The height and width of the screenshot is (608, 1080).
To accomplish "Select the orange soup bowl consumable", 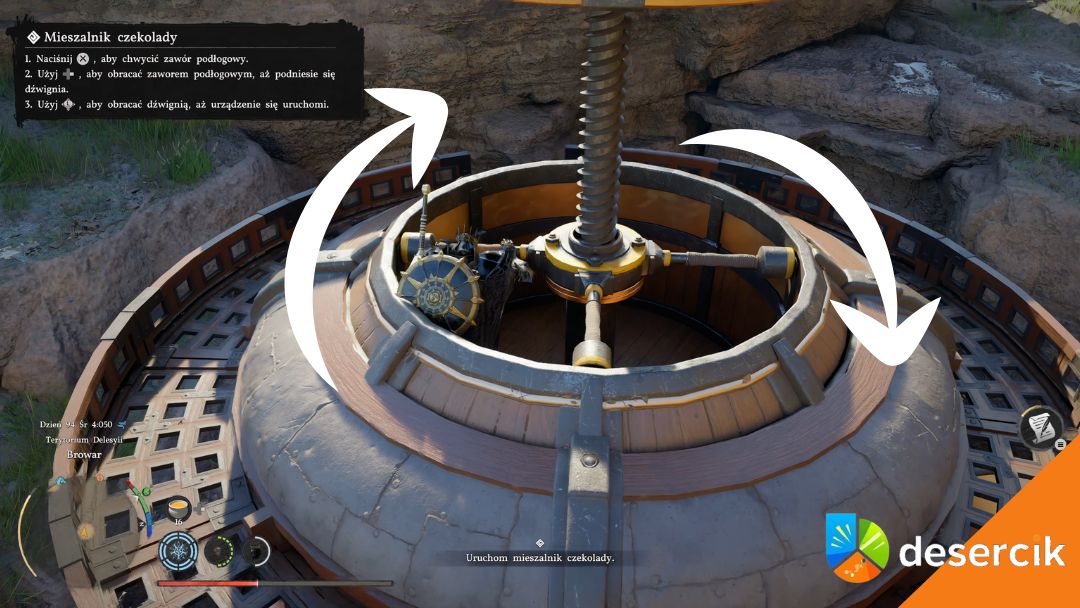I will (x=181, y=507).
